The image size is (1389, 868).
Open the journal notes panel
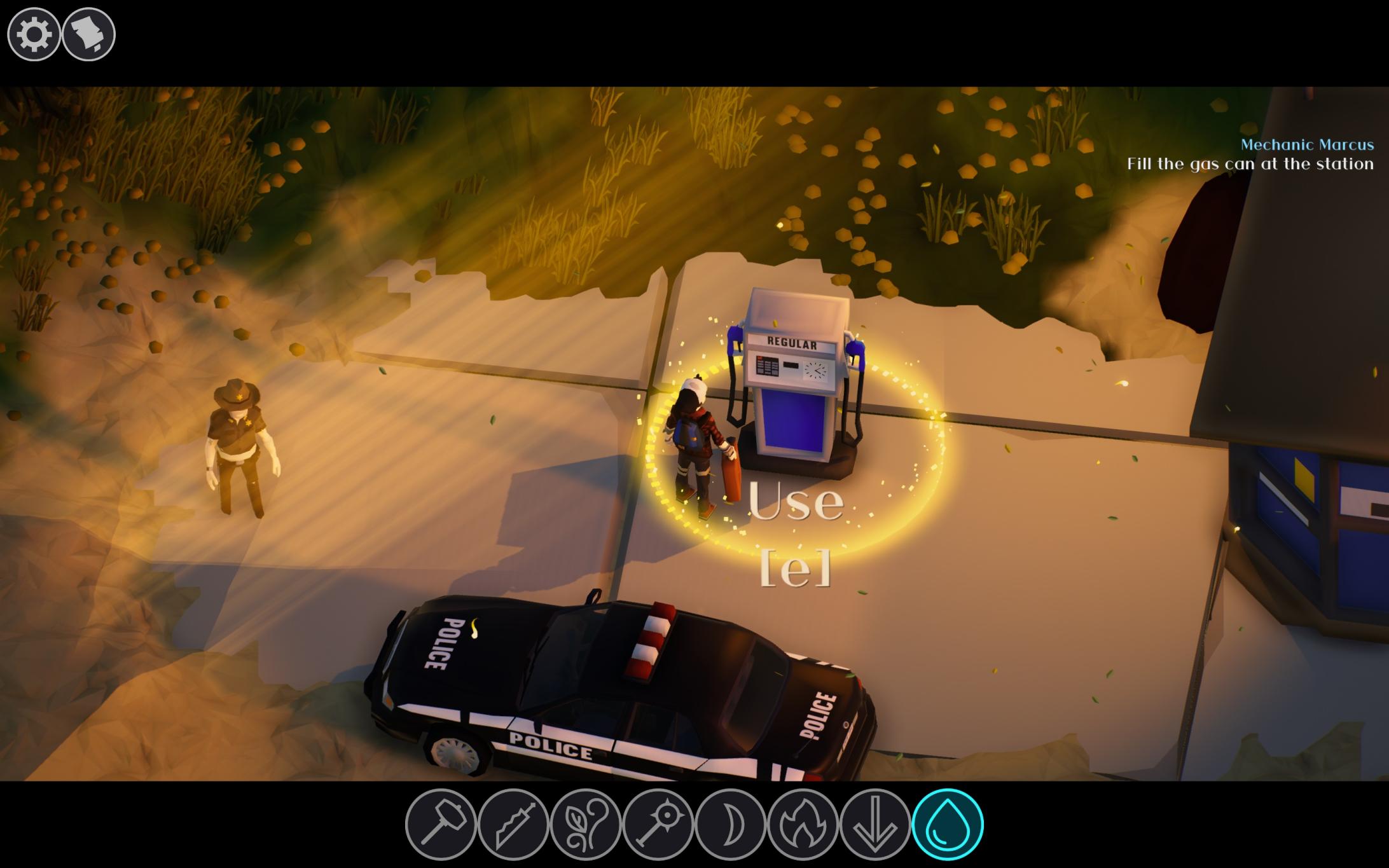pyautogui.click(x=89, y=35)
